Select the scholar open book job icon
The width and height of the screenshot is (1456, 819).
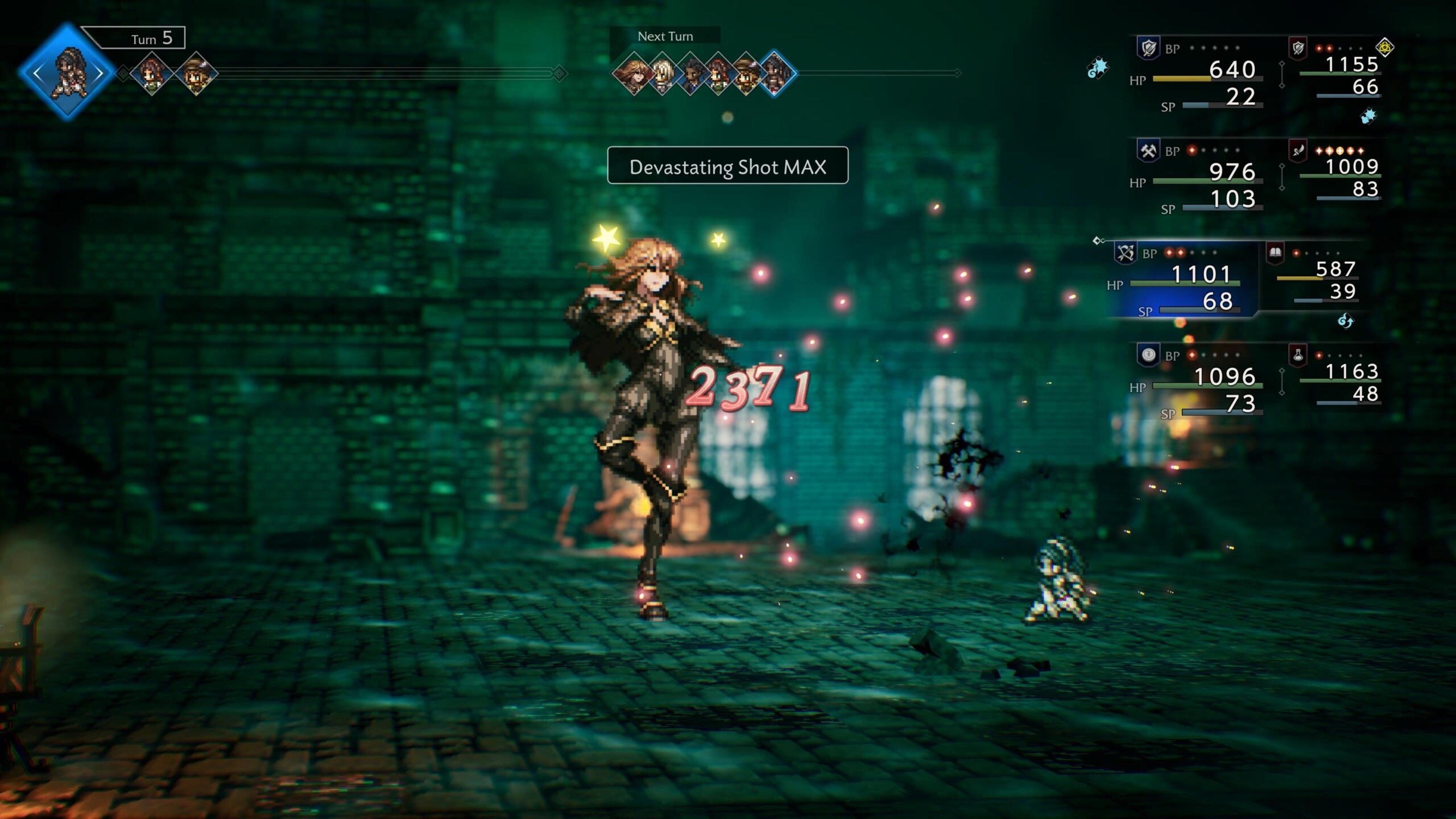point(1275,253)
